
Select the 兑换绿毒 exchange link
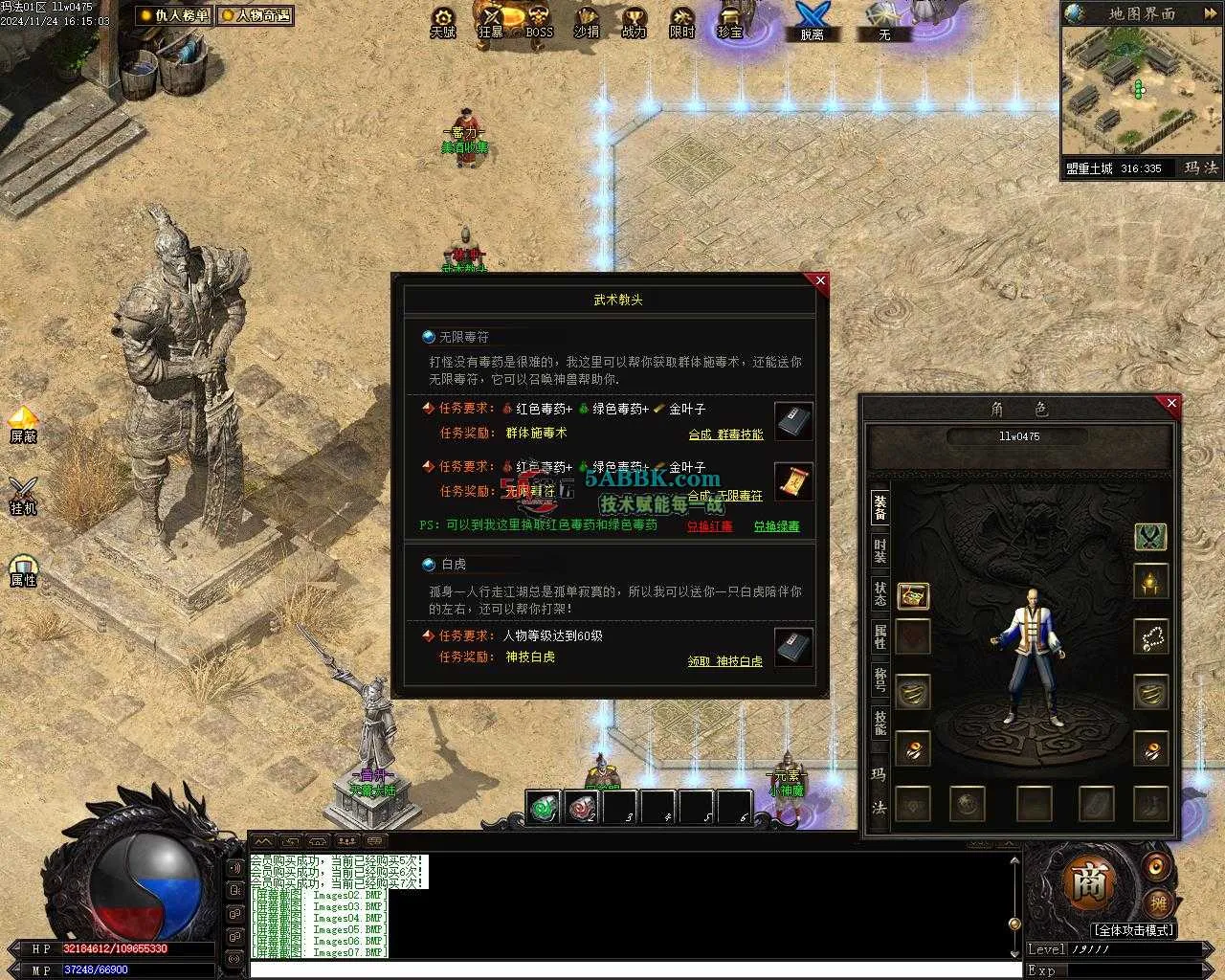click(775, 526)
